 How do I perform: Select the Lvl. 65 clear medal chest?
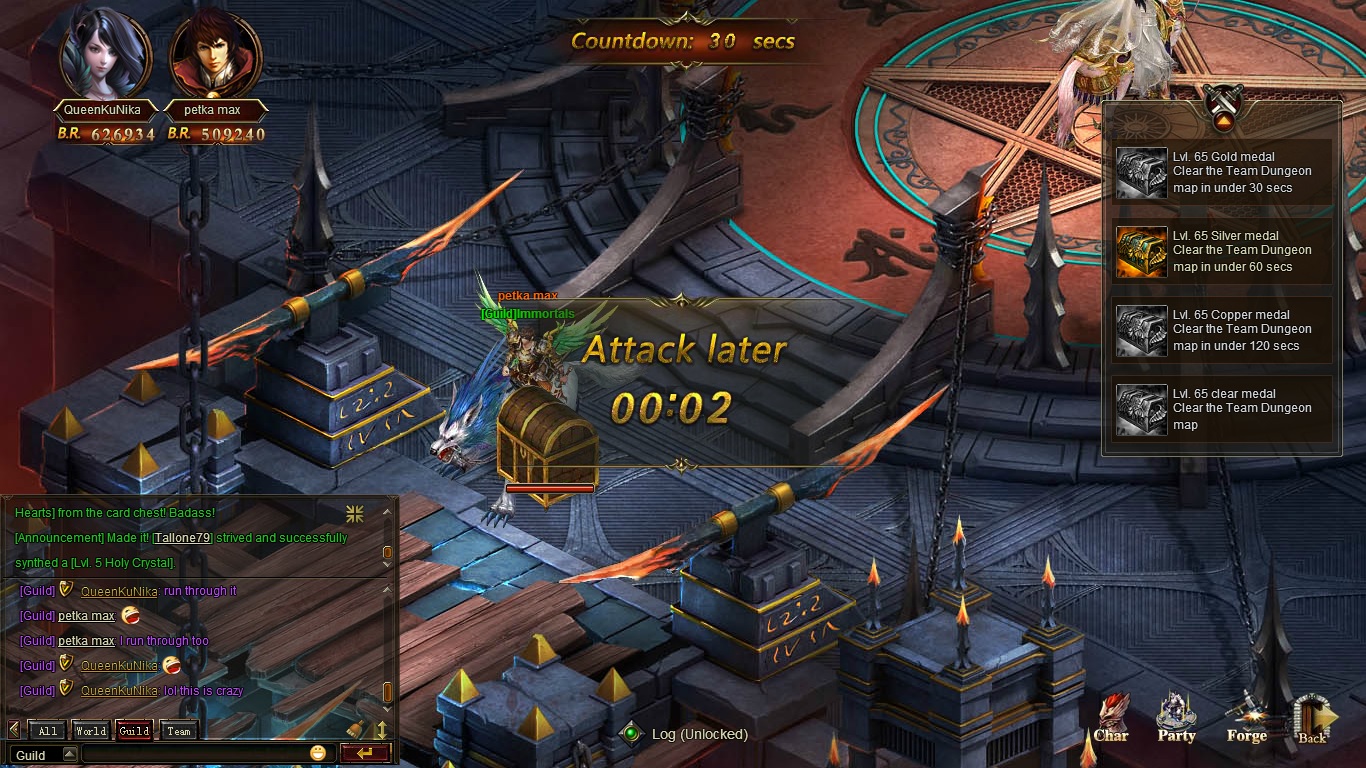point(1141,409)
